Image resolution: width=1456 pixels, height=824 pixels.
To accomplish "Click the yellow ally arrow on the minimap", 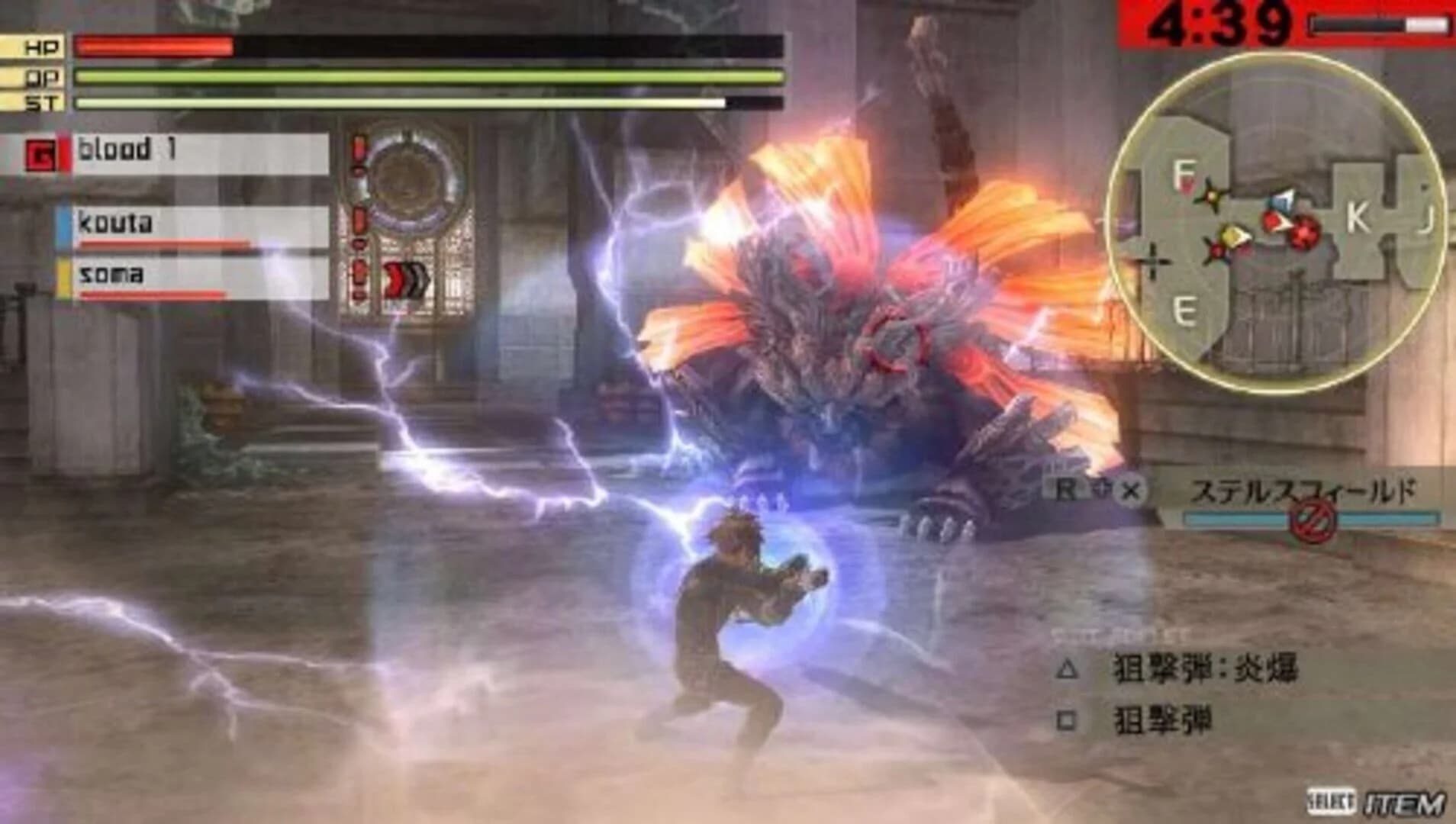I will click(1236, 235).
